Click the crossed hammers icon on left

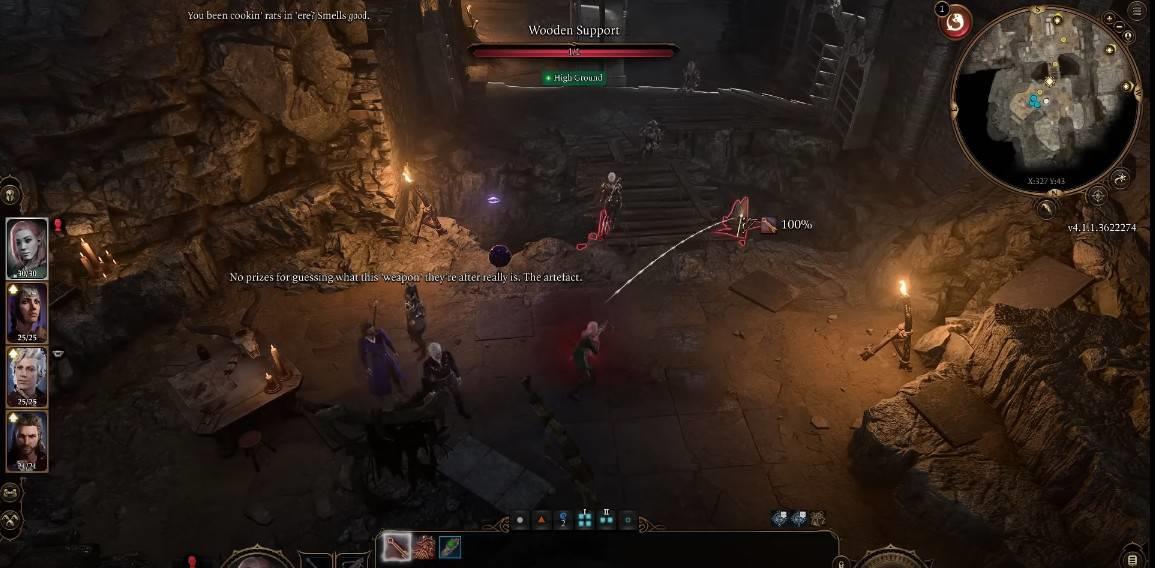pyautogui.click(x=12, y=519)
